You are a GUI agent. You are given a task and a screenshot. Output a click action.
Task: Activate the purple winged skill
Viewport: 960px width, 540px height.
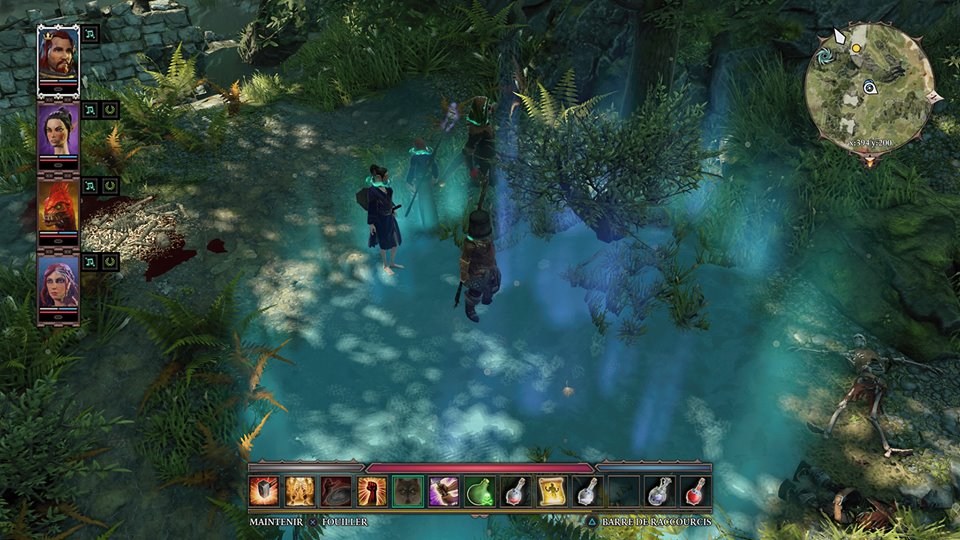point(443,491)
